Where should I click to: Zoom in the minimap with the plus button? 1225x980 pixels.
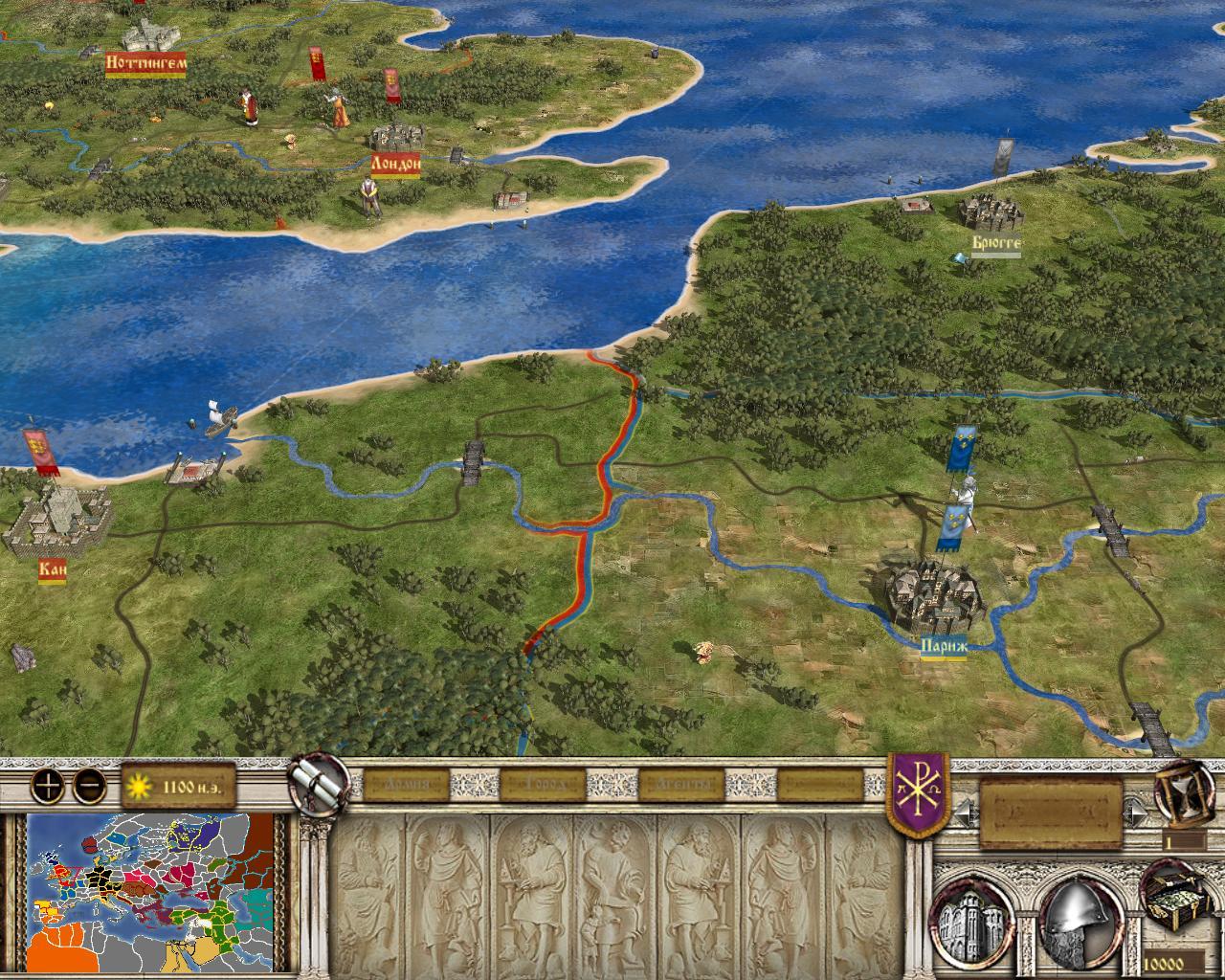pos(47,787)
